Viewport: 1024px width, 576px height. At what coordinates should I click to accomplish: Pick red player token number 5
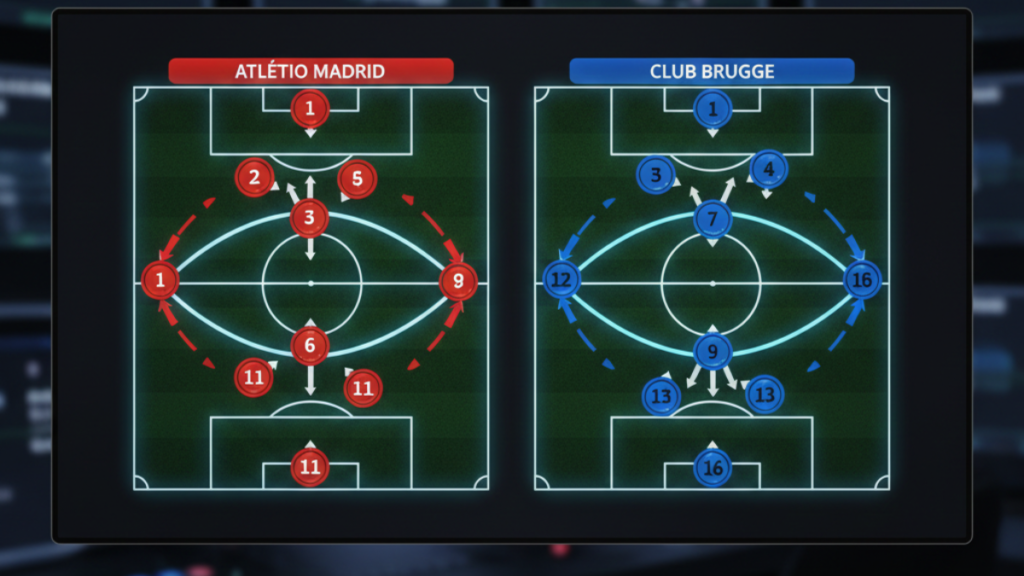pyautogui.click(x=357, y=179)
